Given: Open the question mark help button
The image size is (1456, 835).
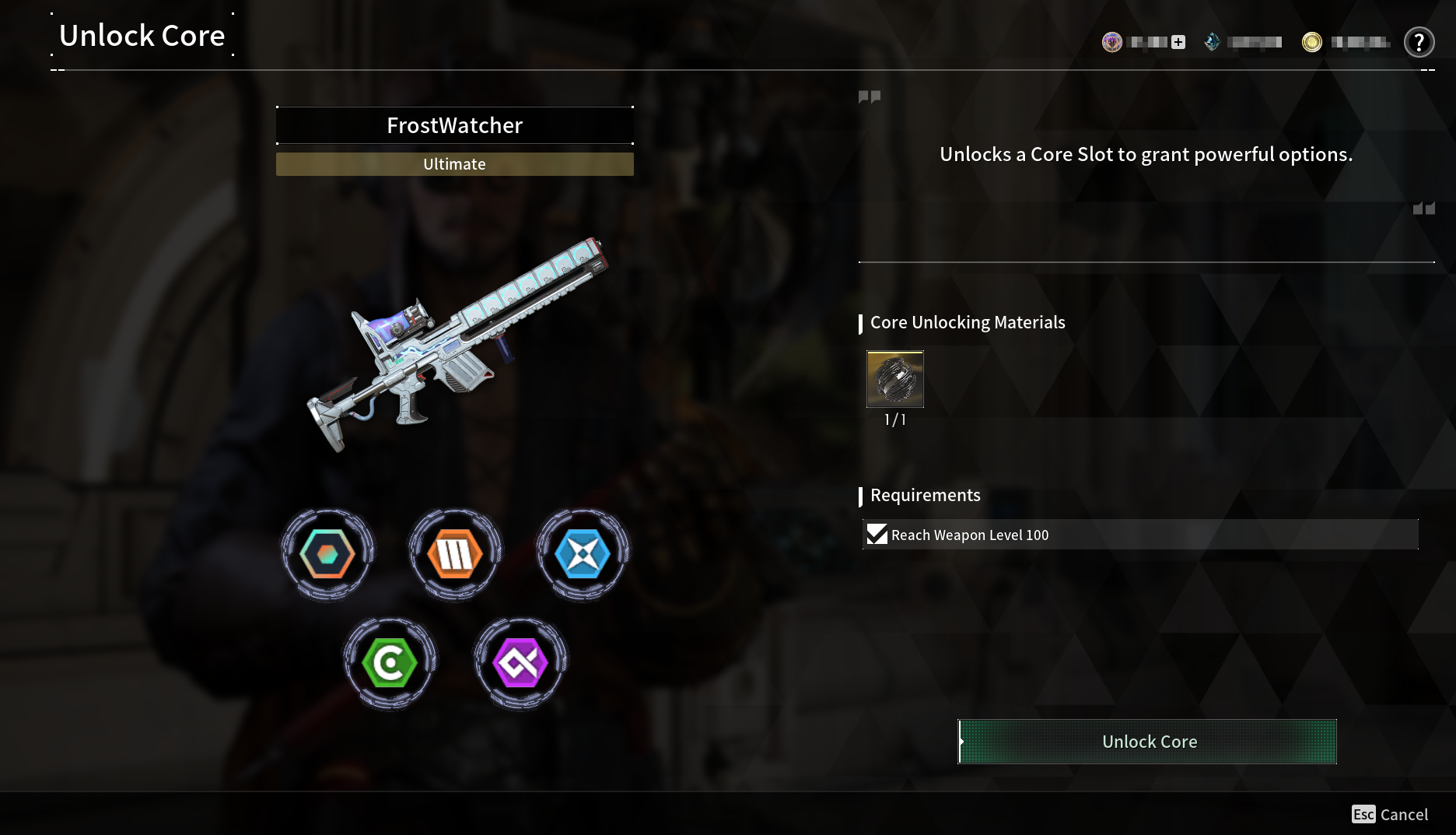Looking at the screenshot, I should click(1419, 42).
